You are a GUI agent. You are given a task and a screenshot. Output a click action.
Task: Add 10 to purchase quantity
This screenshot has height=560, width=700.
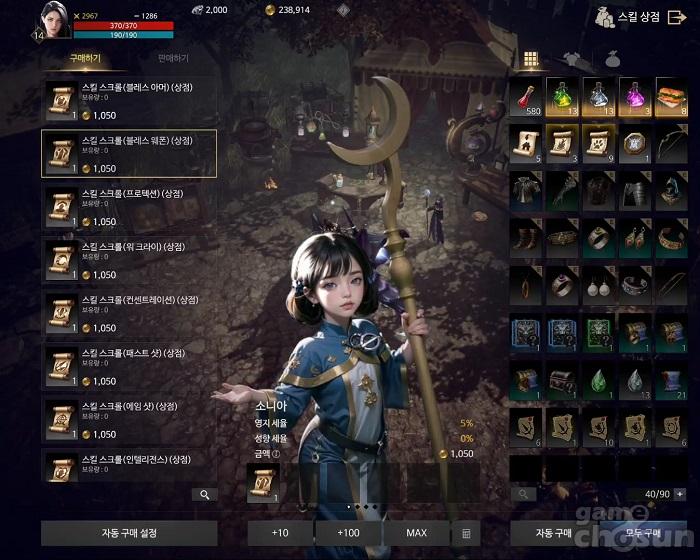click(280, 533)
